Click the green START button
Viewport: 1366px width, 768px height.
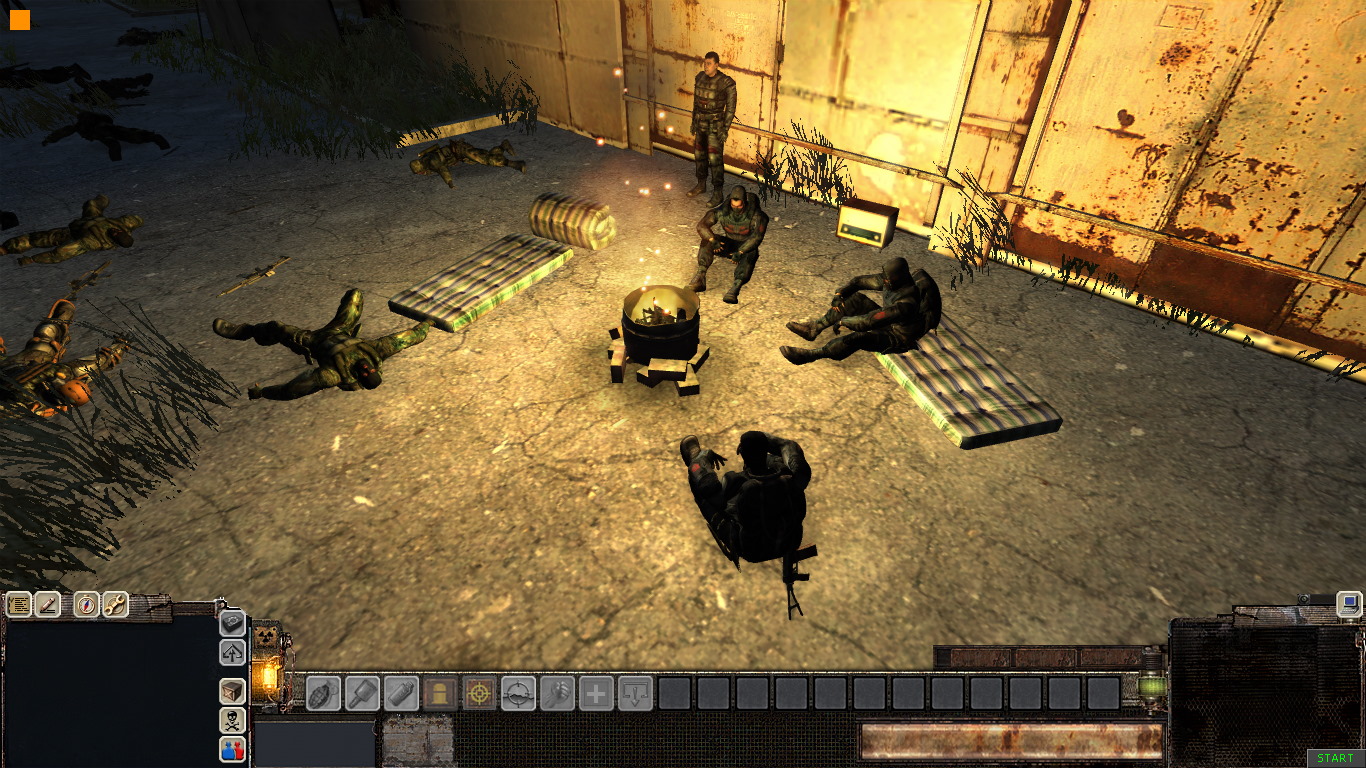tap(1335, 759)
